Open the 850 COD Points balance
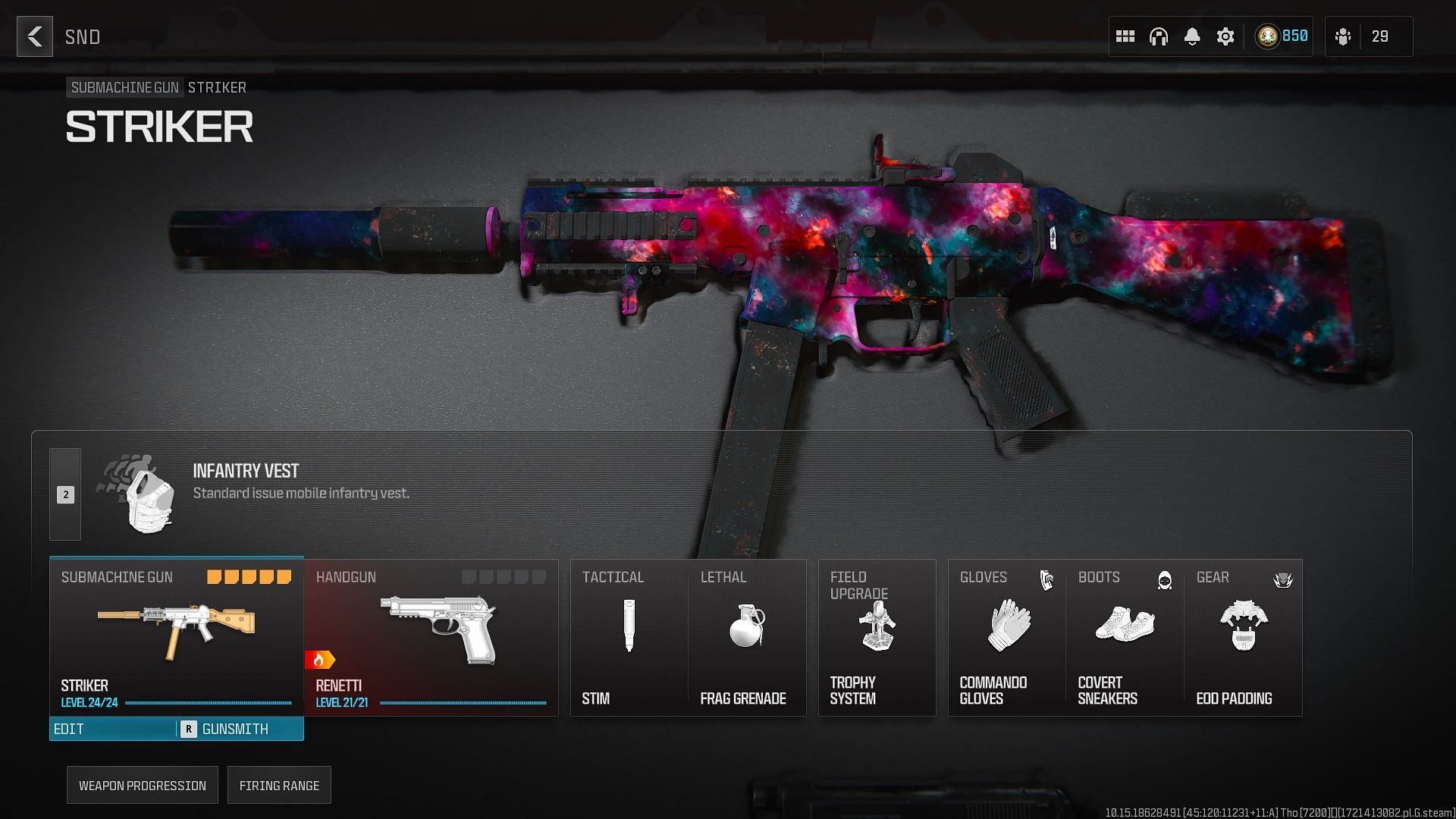This screenshot has height=819, width=1456. (x=1282, y=36)
